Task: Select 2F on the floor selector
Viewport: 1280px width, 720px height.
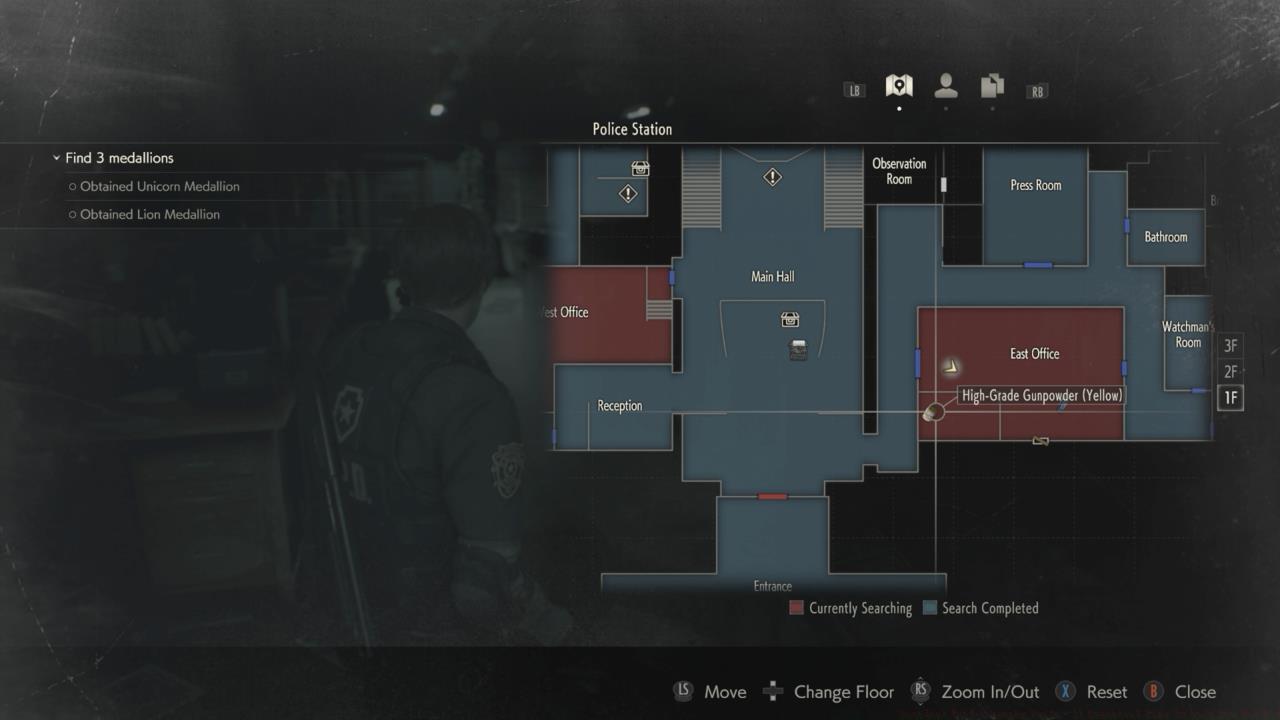Action: click(x=1230, y=371)
